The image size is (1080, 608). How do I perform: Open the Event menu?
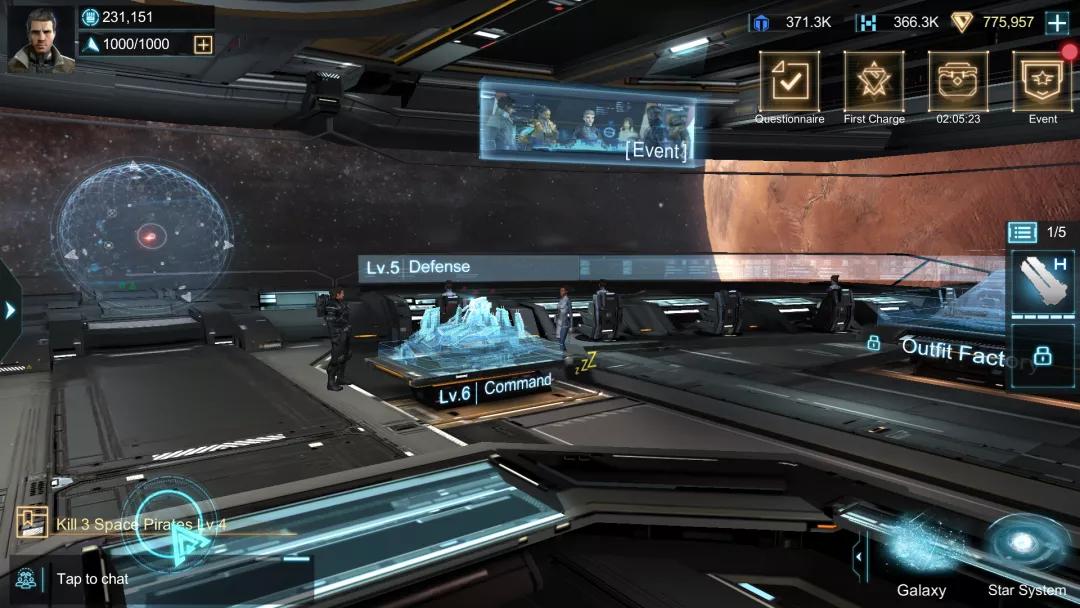click(x=1042, y=81)
